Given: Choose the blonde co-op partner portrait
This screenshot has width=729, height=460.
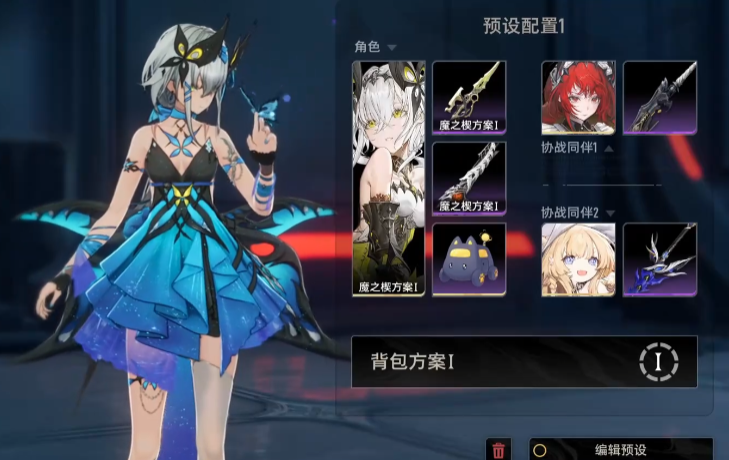Looking at the screenshot, I should [578, 259].
